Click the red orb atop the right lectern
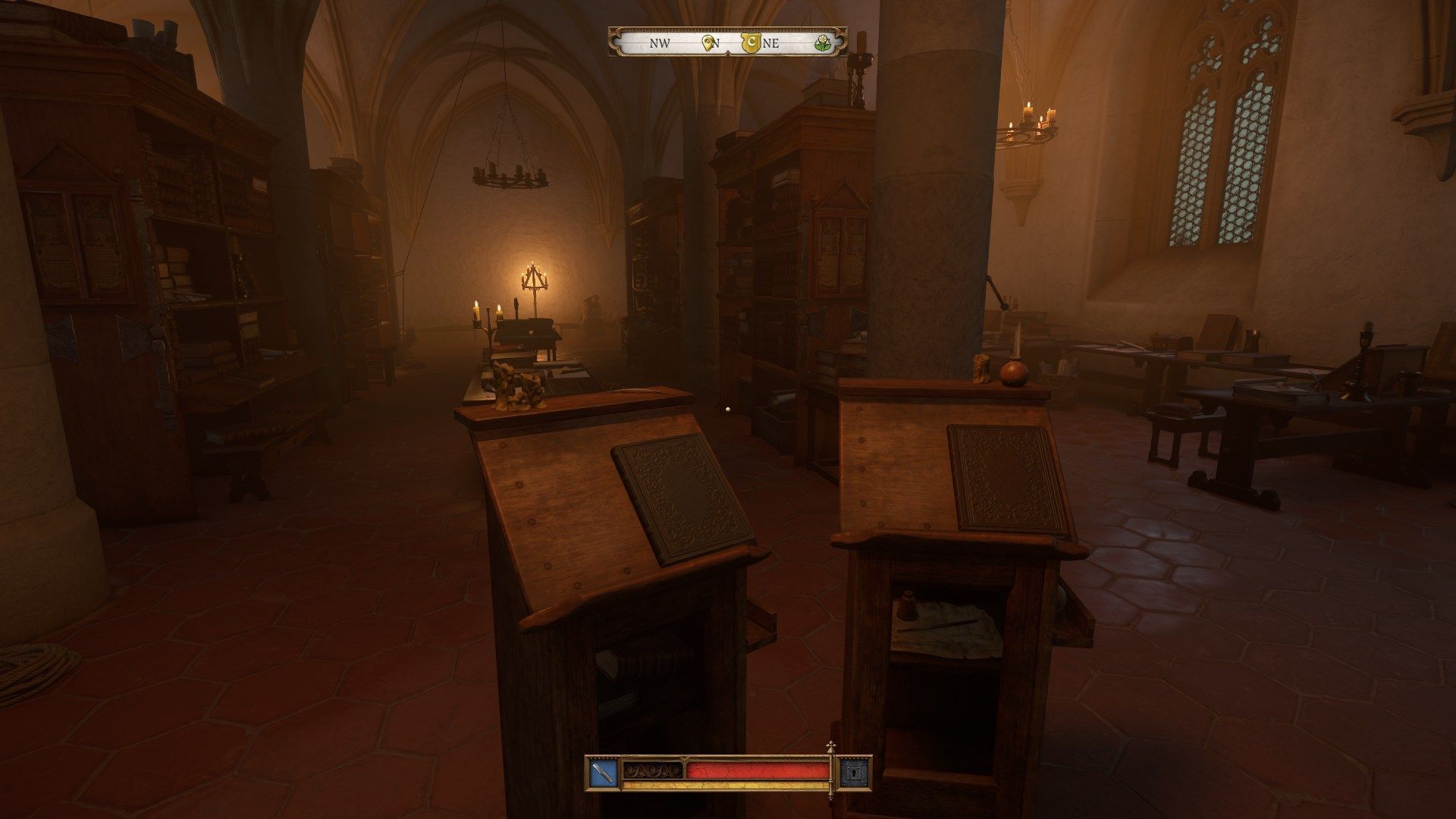Screen dimensions: 1456x819 1016,373
